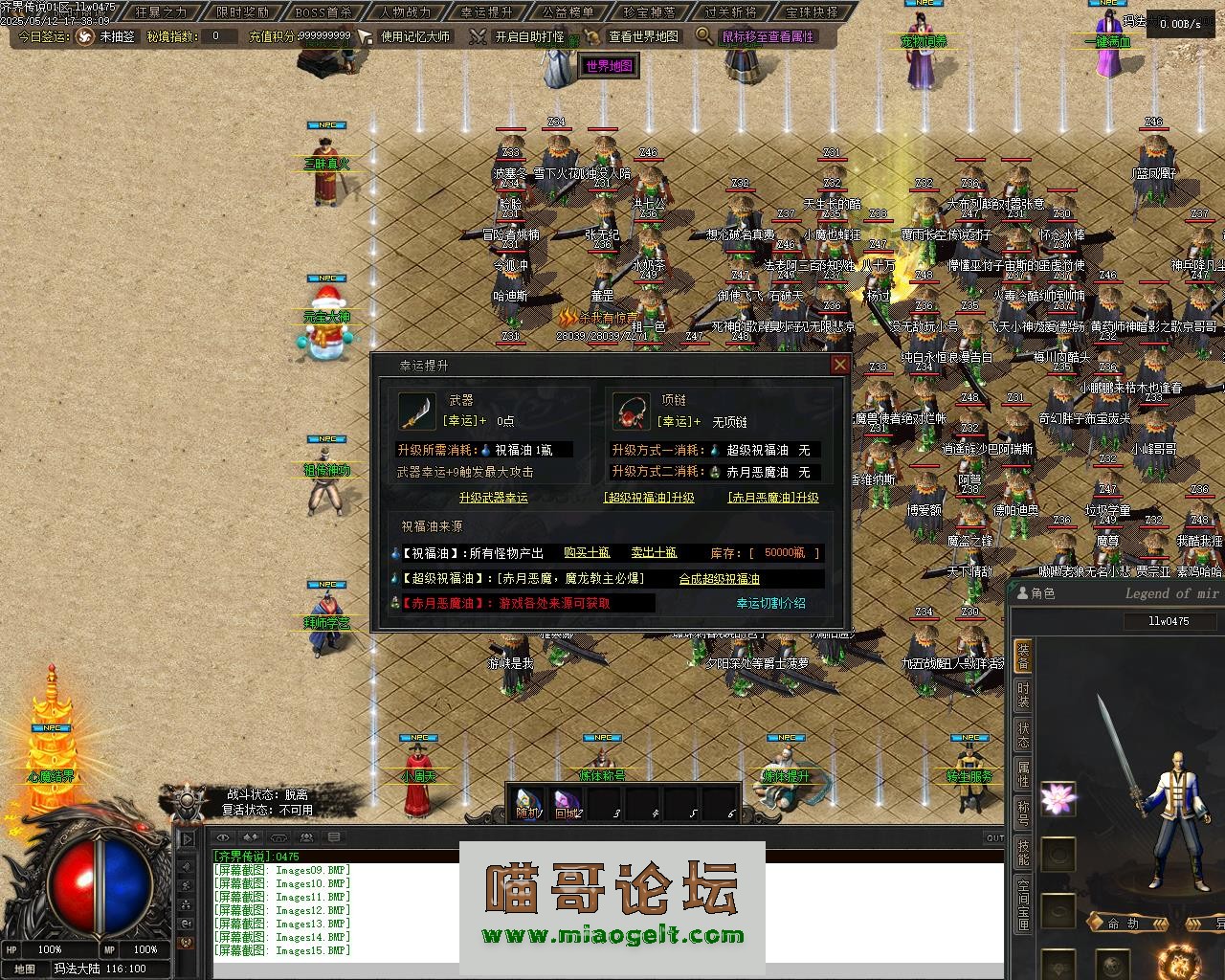Open the 技能 skills tab
1225x980 pixels.
[1023, 853]
